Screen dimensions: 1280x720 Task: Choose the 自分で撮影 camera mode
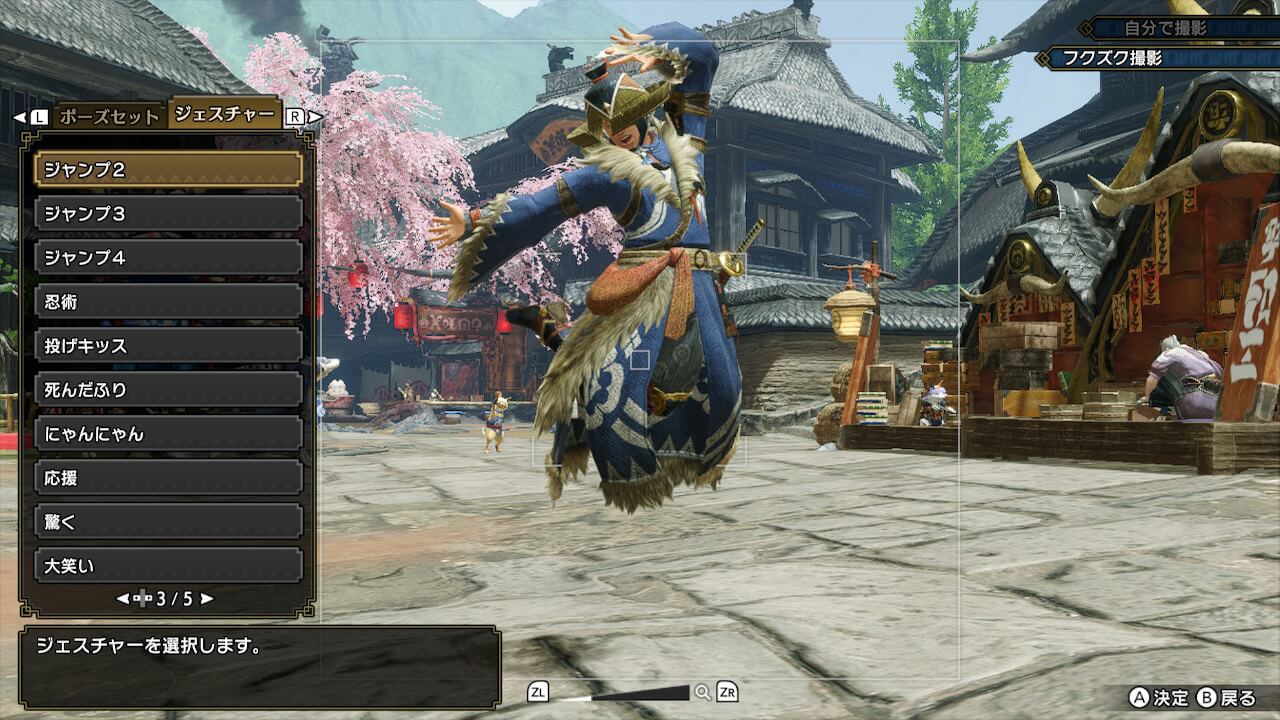[1180, 28]
